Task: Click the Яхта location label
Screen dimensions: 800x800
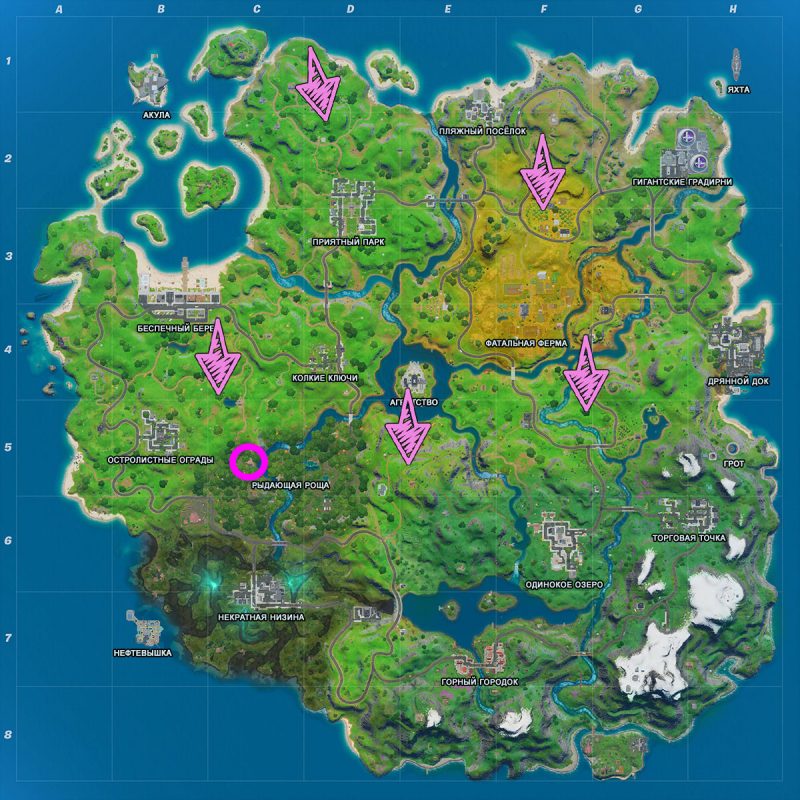Action: [738, 89]
